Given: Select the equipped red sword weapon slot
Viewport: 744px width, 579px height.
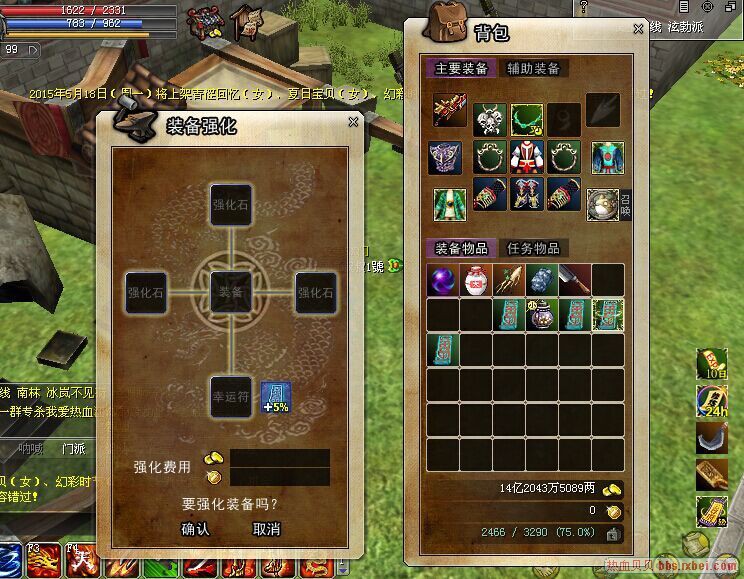Looking at the screenshot, I should [449, 110].
